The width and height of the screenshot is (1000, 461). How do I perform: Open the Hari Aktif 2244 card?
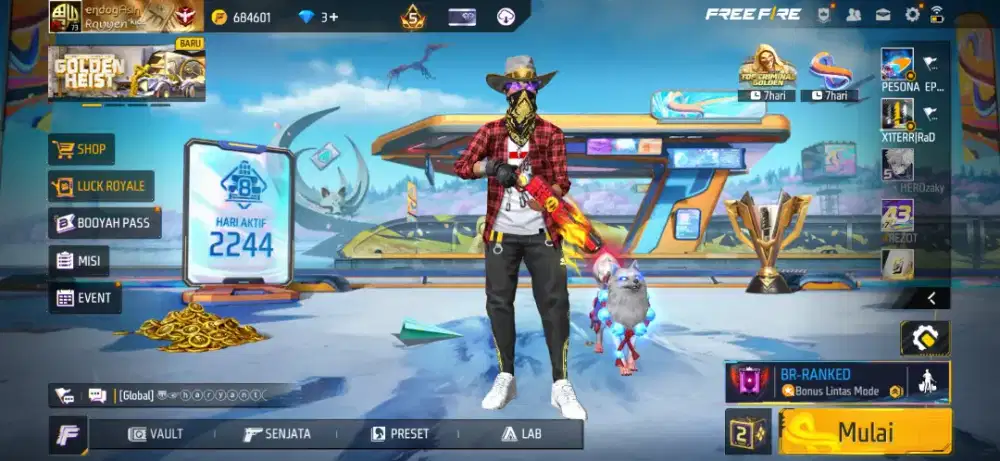tap(237, 215)
